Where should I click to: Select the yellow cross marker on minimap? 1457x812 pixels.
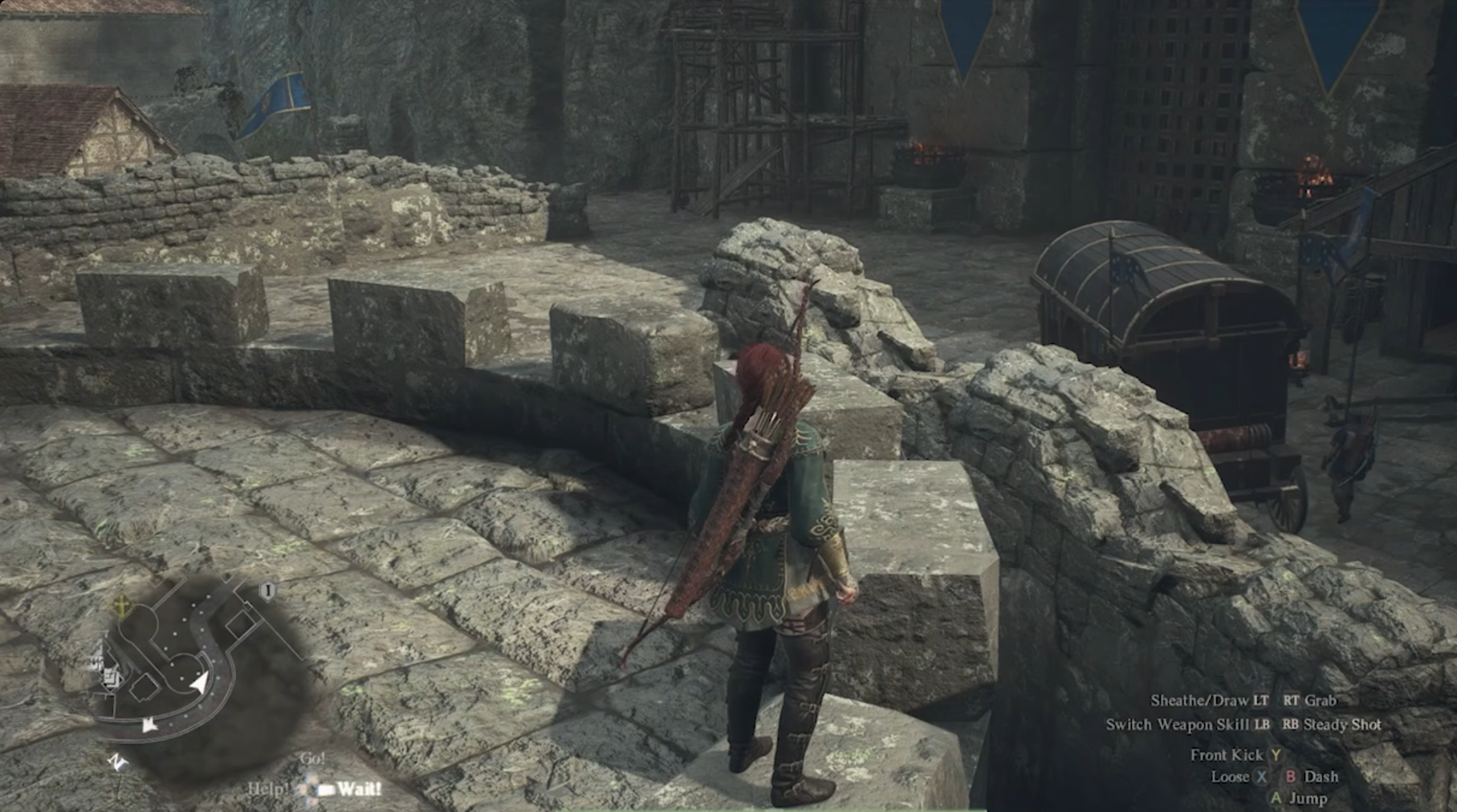point(121,604)
